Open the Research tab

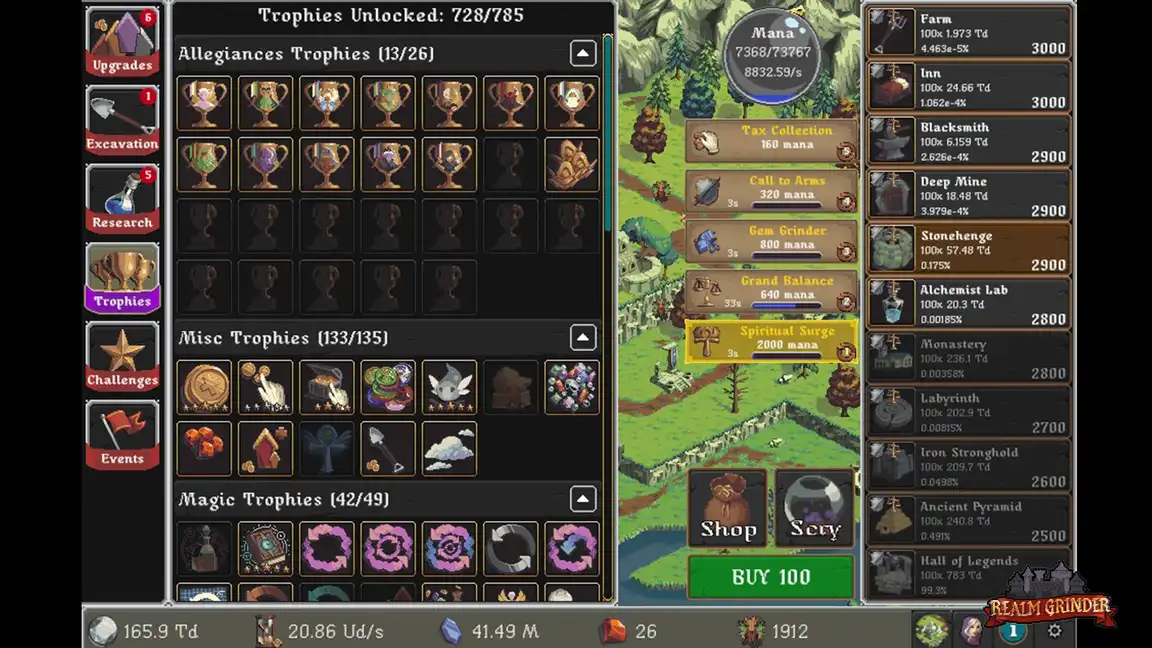point(122,200)
